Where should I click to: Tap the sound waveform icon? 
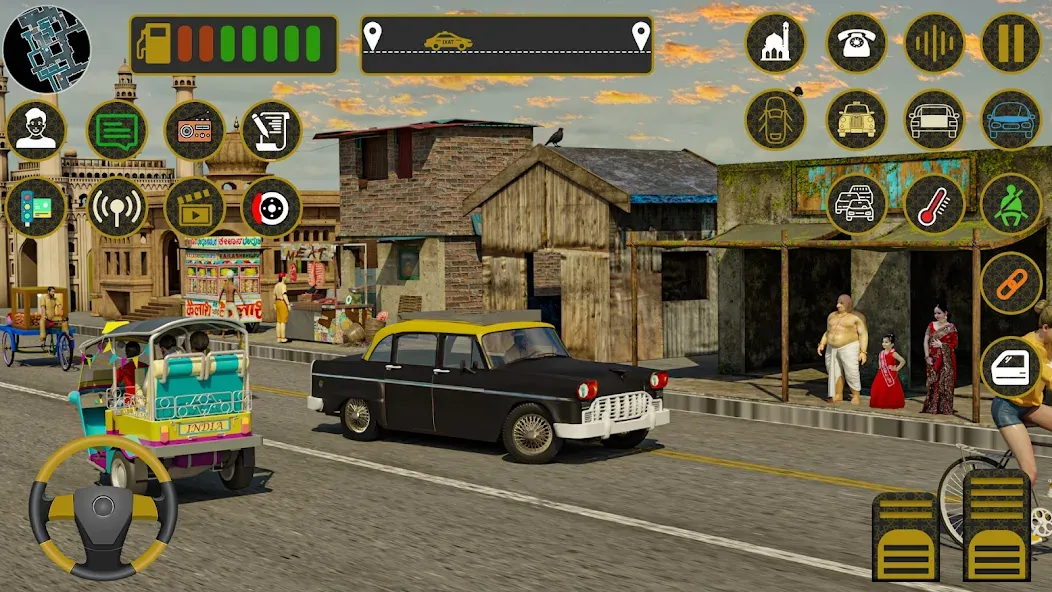click(934, 43)
